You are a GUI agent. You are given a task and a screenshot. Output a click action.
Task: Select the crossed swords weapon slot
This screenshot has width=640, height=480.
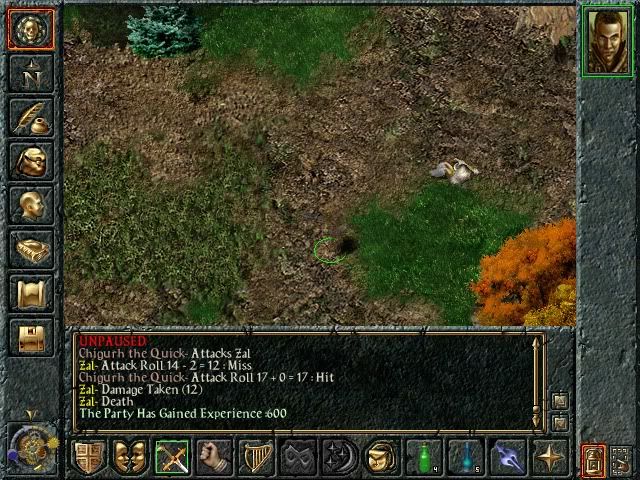pos(172,457)
